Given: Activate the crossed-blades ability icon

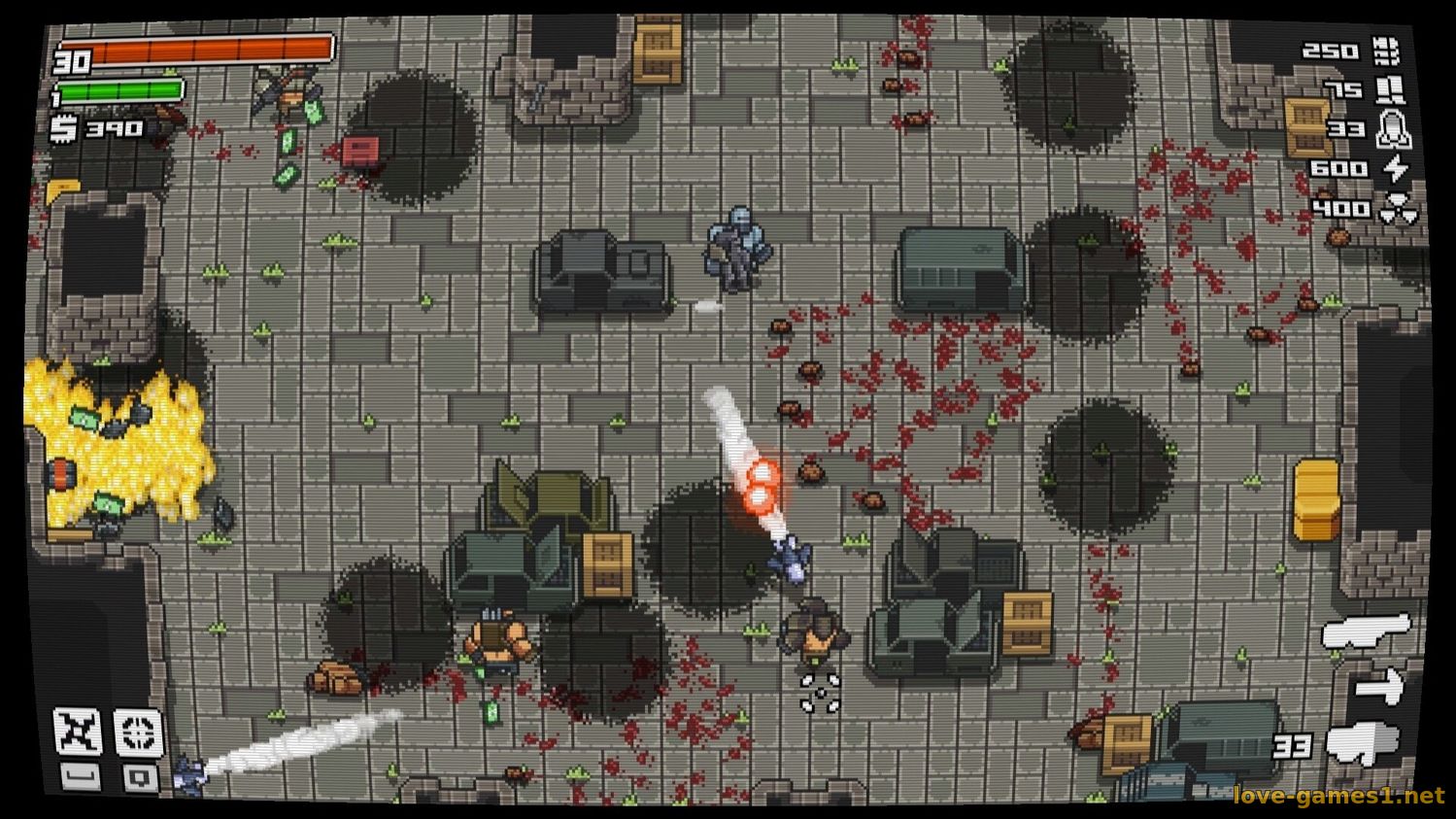Looking at the screenshot, I should [x=77, y=731].
